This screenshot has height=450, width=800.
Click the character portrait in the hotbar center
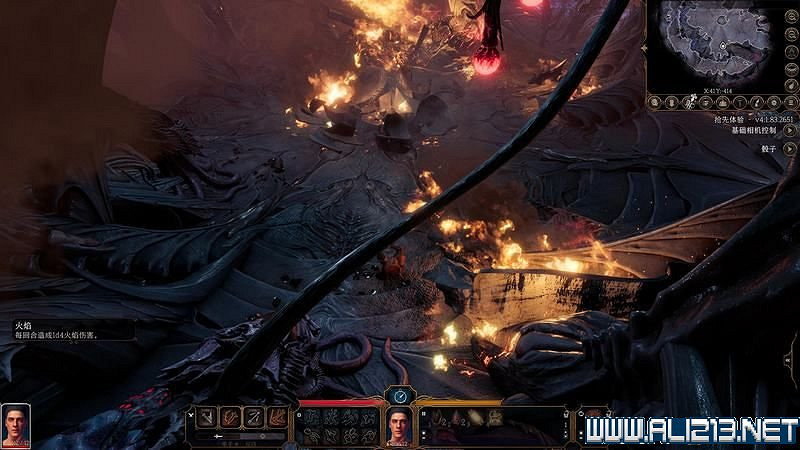point(400,425)
